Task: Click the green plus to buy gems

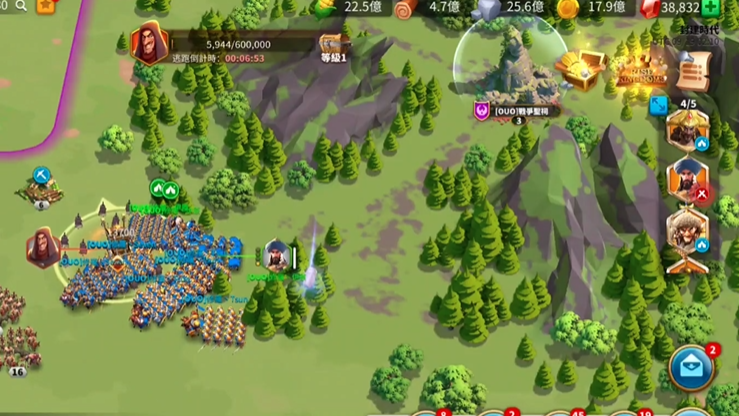Action: [x=711, y=8]
